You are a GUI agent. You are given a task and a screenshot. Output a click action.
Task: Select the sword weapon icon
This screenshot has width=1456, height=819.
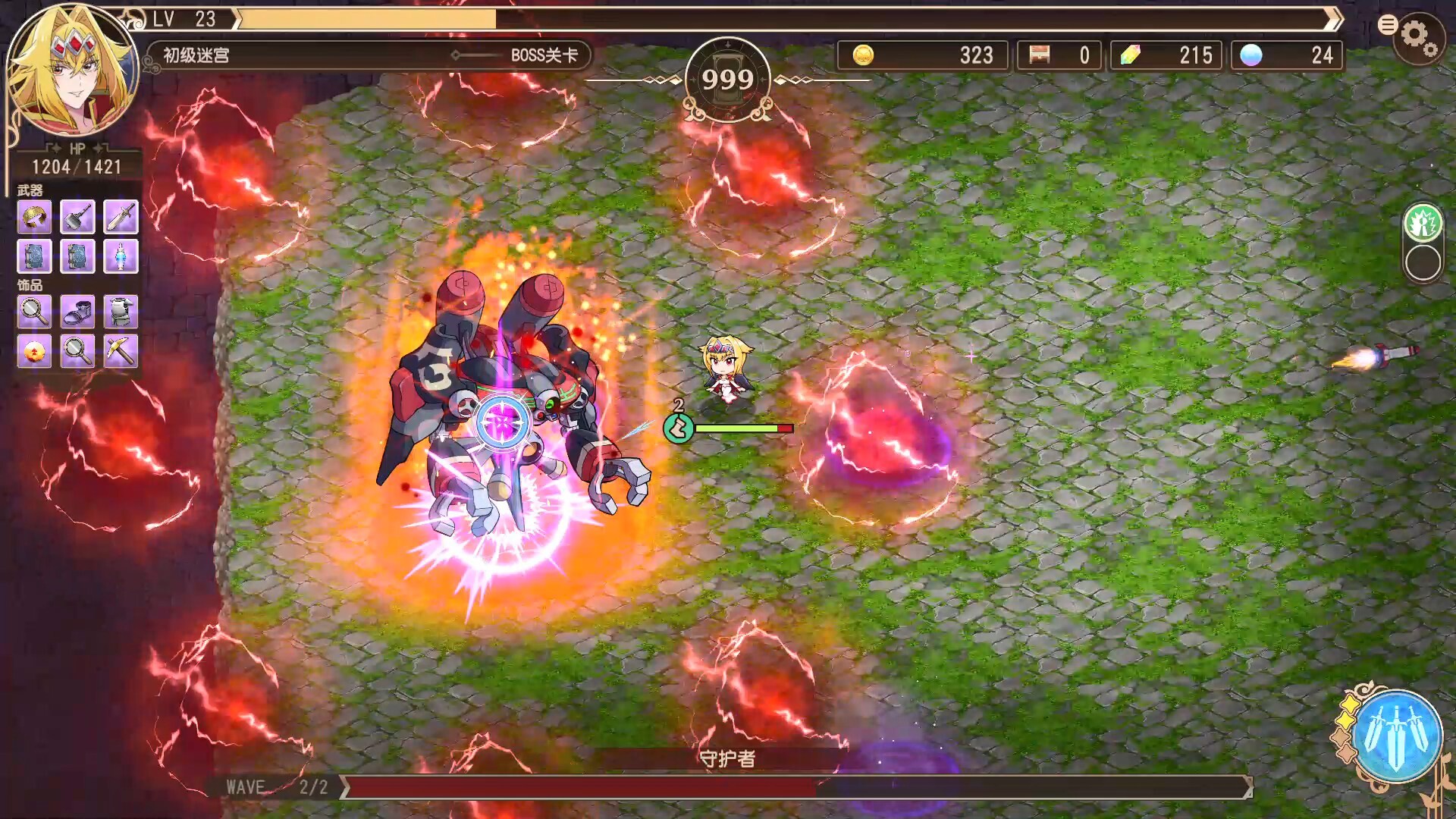click(122, 218)
